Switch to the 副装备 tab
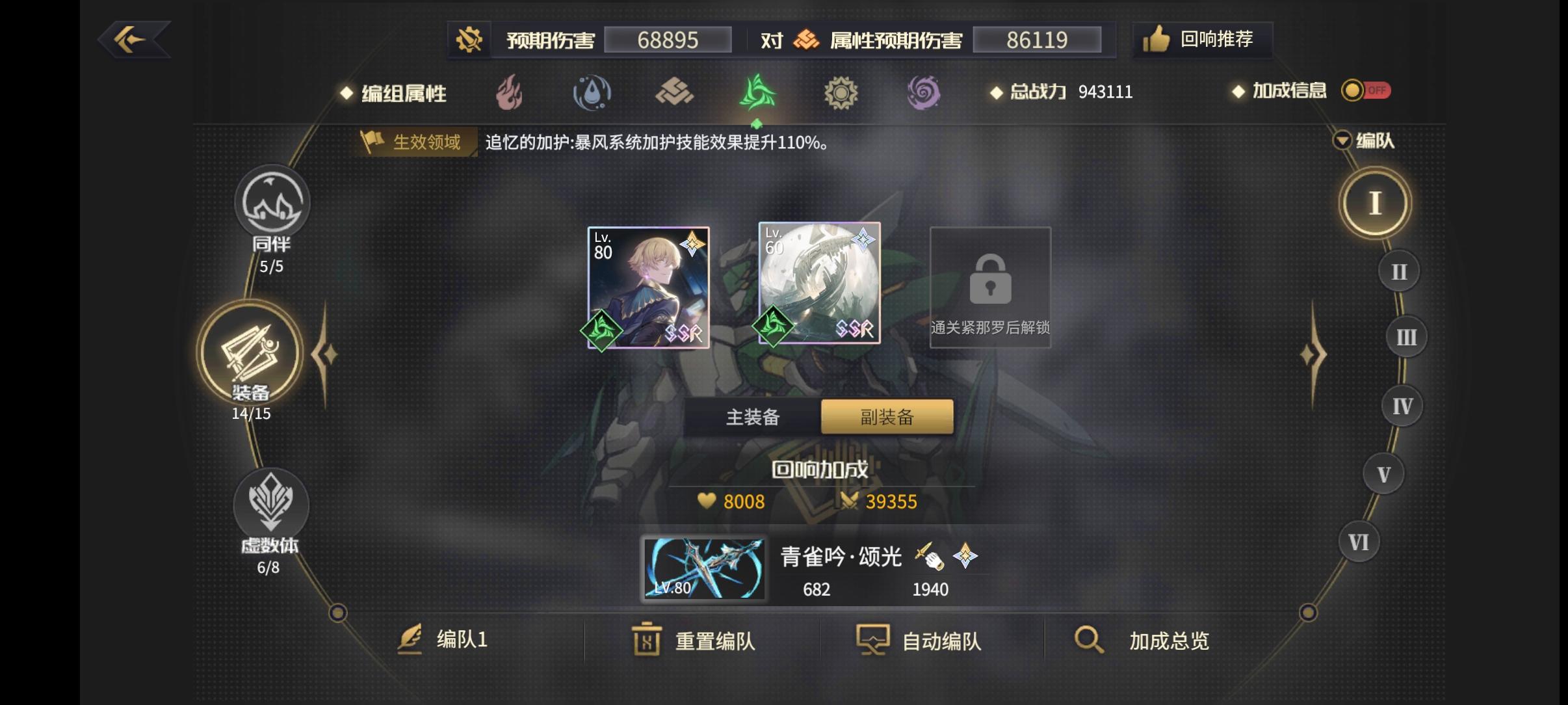This screenshot has height=705, width=1568. click(885, 416)
